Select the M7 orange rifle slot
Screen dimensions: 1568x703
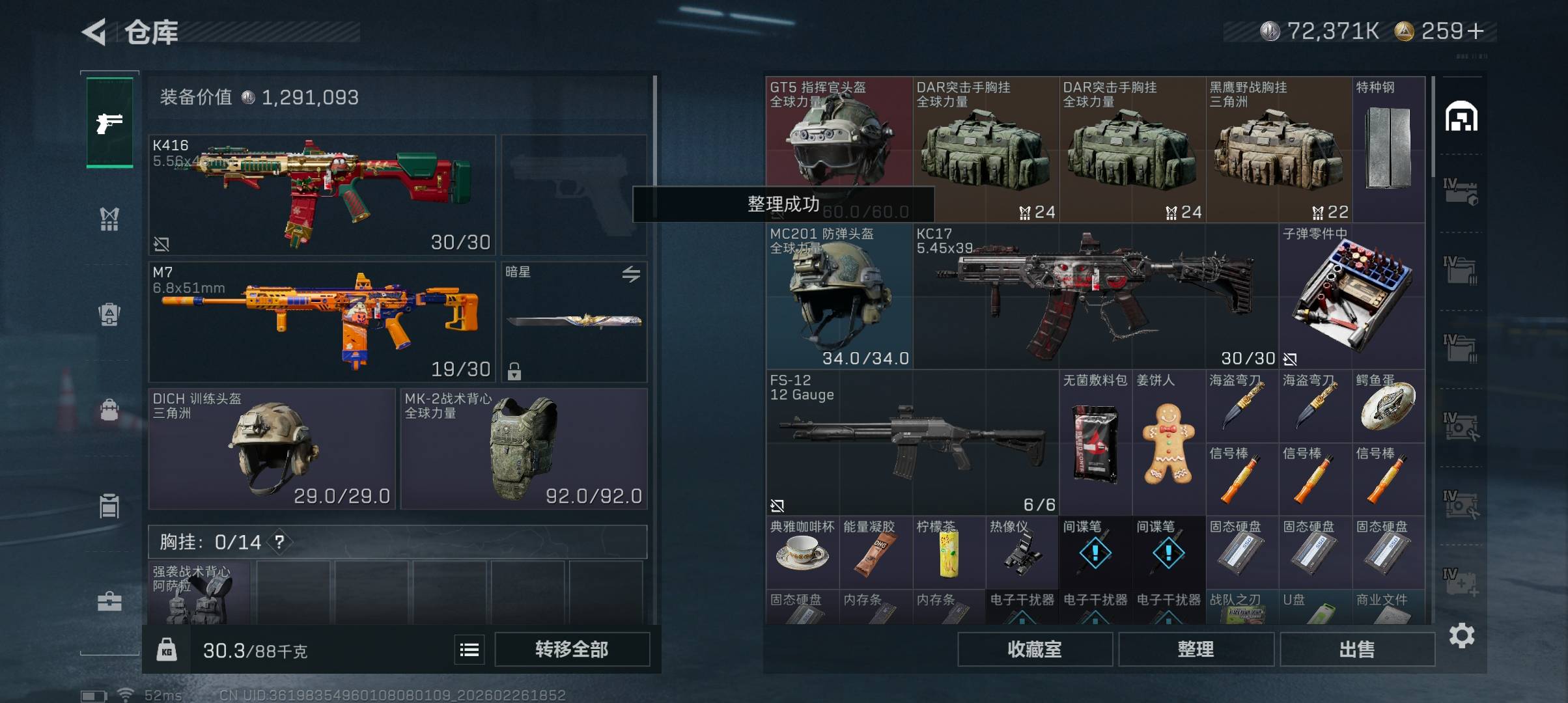click(322, 322)
